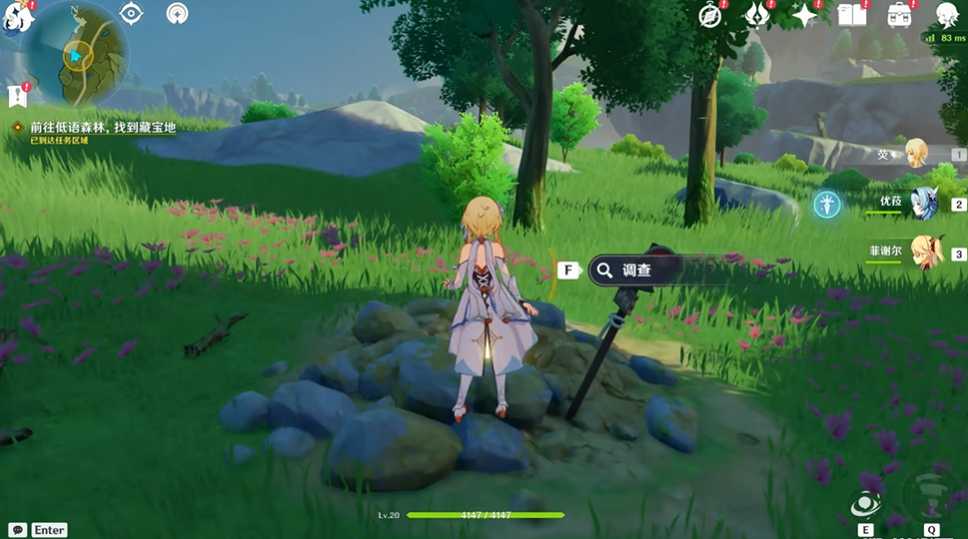Open the chat box speech icon
Image resolution: width=968 pixels, height=539 pixels.
17,530
